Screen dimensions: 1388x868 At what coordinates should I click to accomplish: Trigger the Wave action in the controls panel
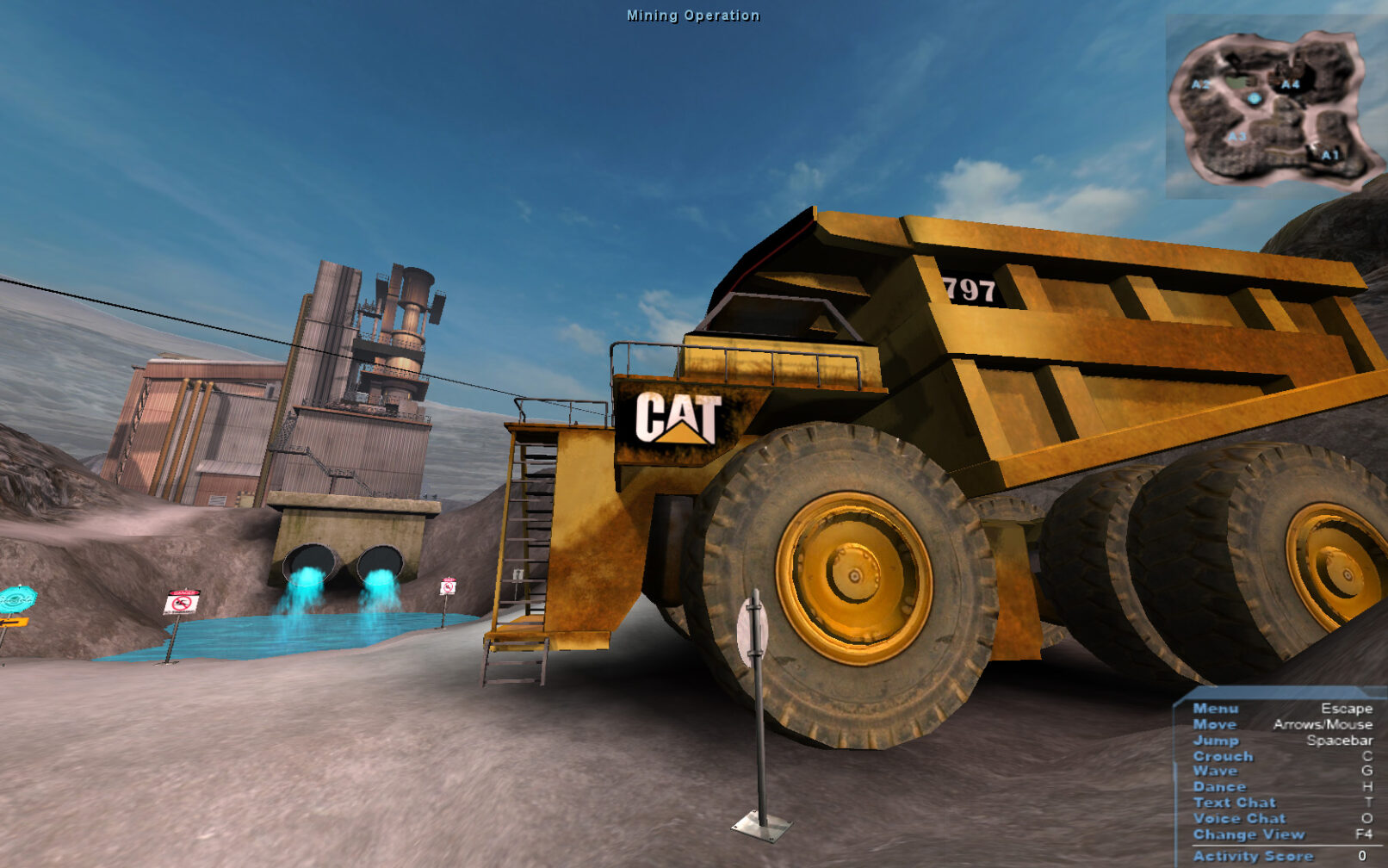coord(1215,771)
